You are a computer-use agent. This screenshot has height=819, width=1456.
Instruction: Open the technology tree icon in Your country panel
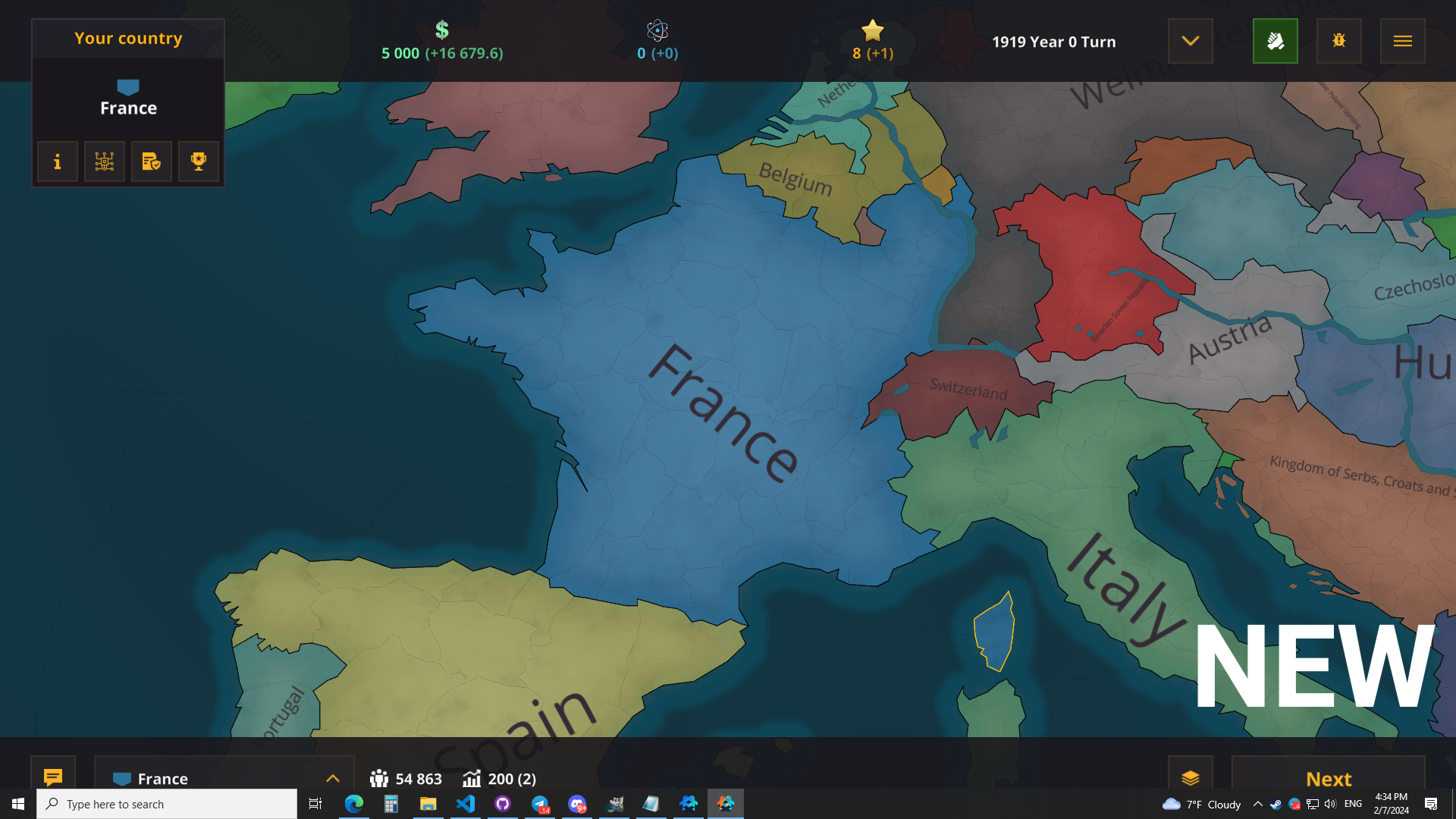[104, 162]
